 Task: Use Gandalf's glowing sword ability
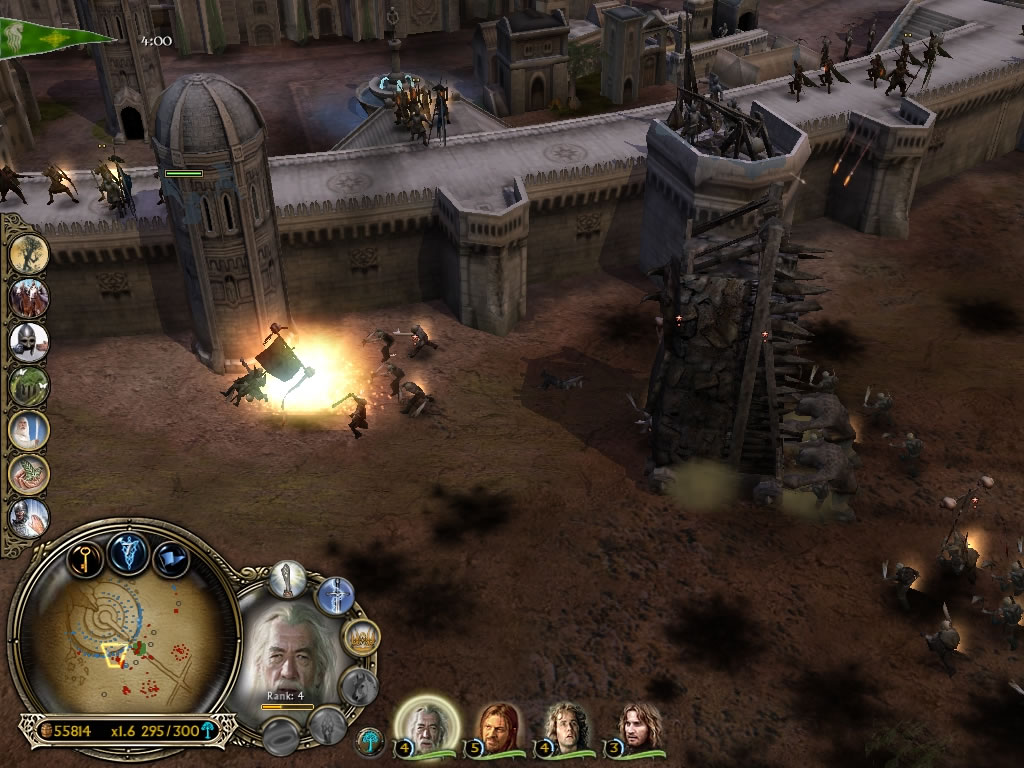point(335,597)
